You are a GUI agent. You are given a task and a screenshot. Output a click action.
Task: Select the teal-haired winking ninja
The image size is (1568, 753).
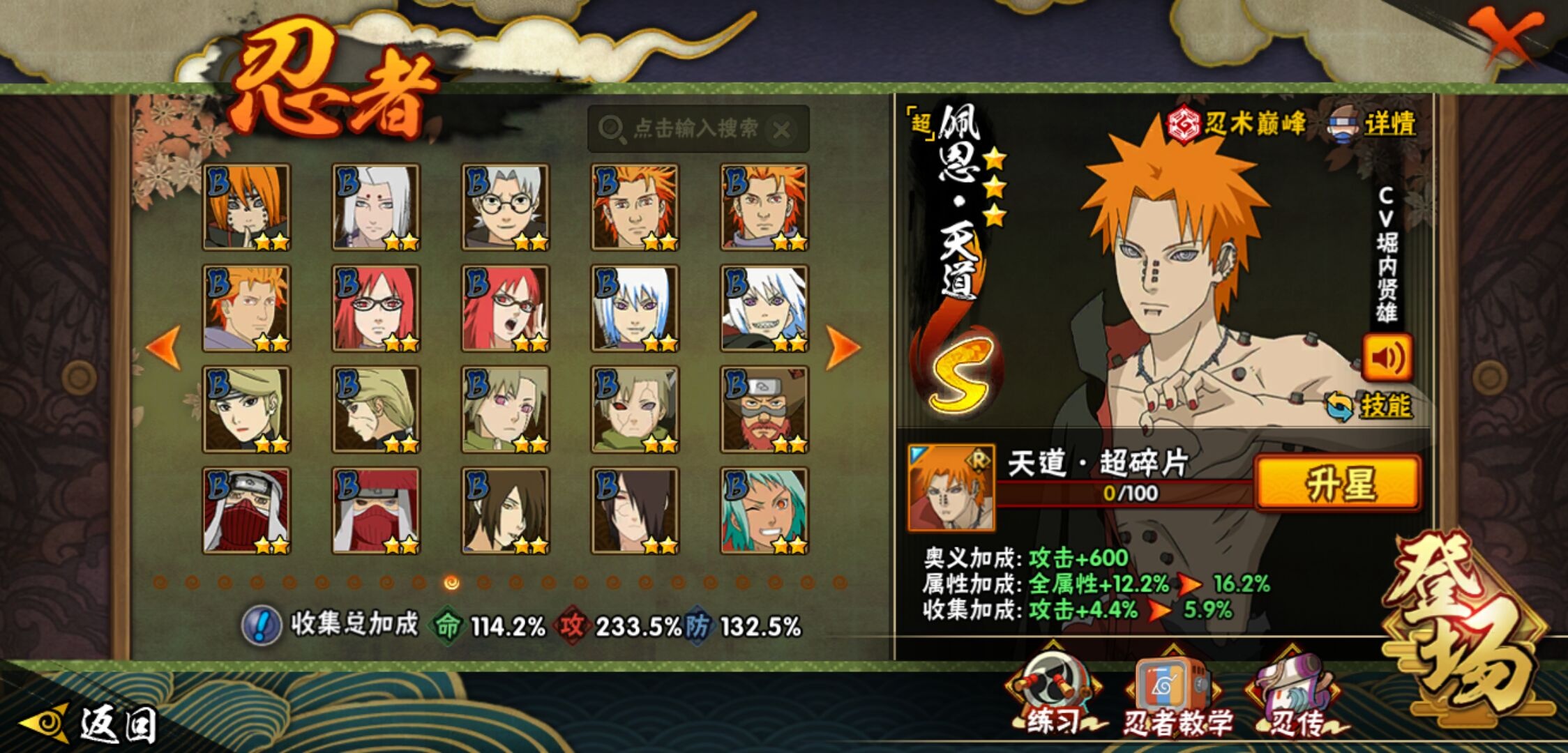click(x=764, y=511)
